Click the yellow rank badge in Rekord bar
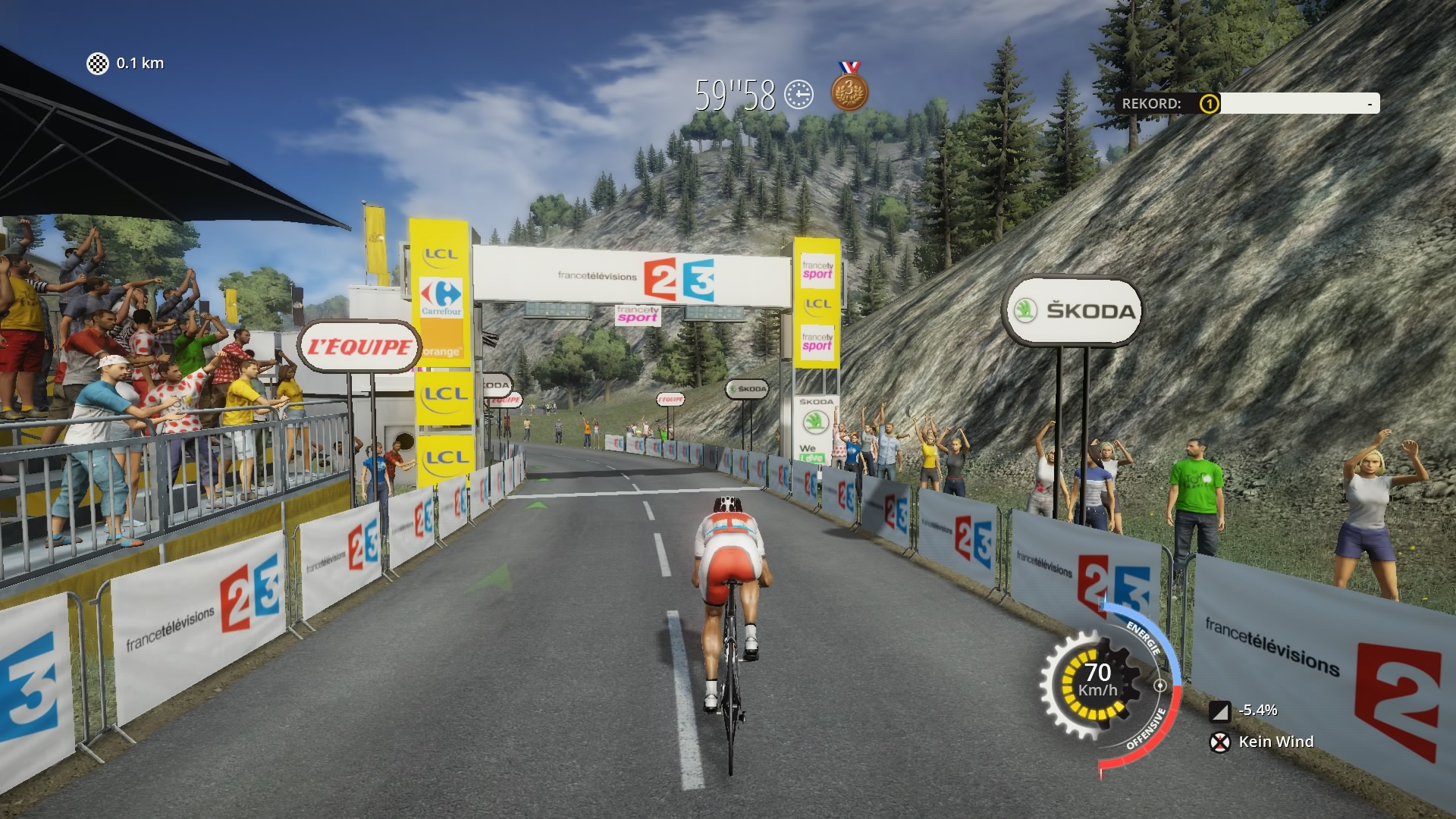Viewport: 1456px width, 819px height. [1209, 104]
